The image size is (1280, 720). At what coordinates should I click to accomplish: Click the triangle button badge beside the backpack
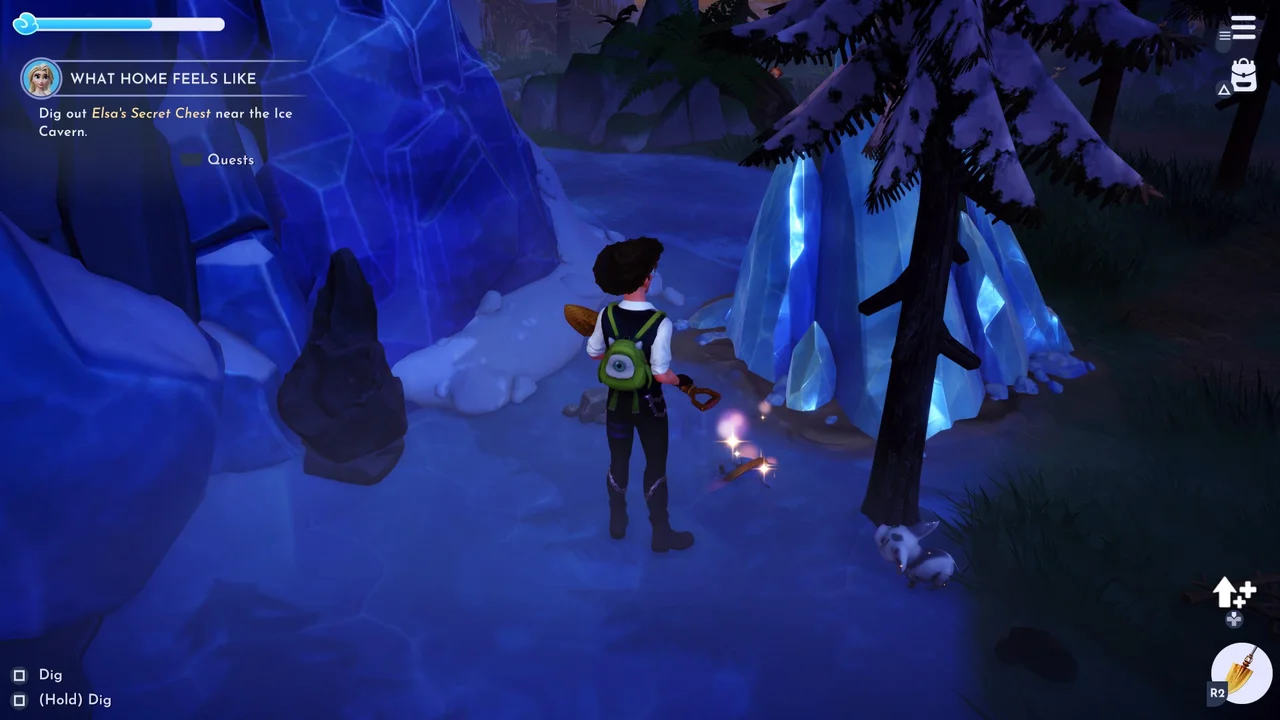[x=1224, y=89]
